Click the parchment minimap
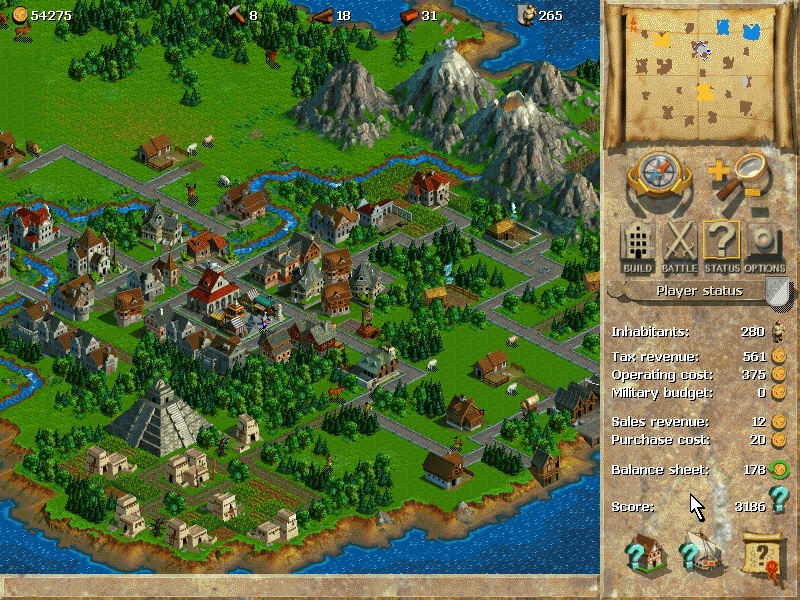800x600 pixels. coord(700,68)
